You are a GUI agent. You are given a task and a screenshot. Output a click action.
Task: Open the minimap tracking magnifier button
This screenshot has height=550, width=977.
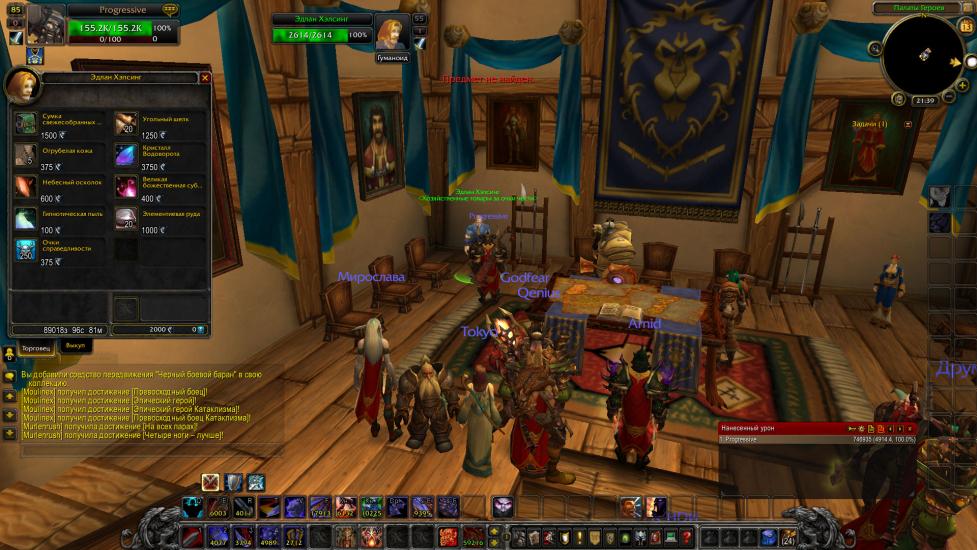tap(875, 48)
